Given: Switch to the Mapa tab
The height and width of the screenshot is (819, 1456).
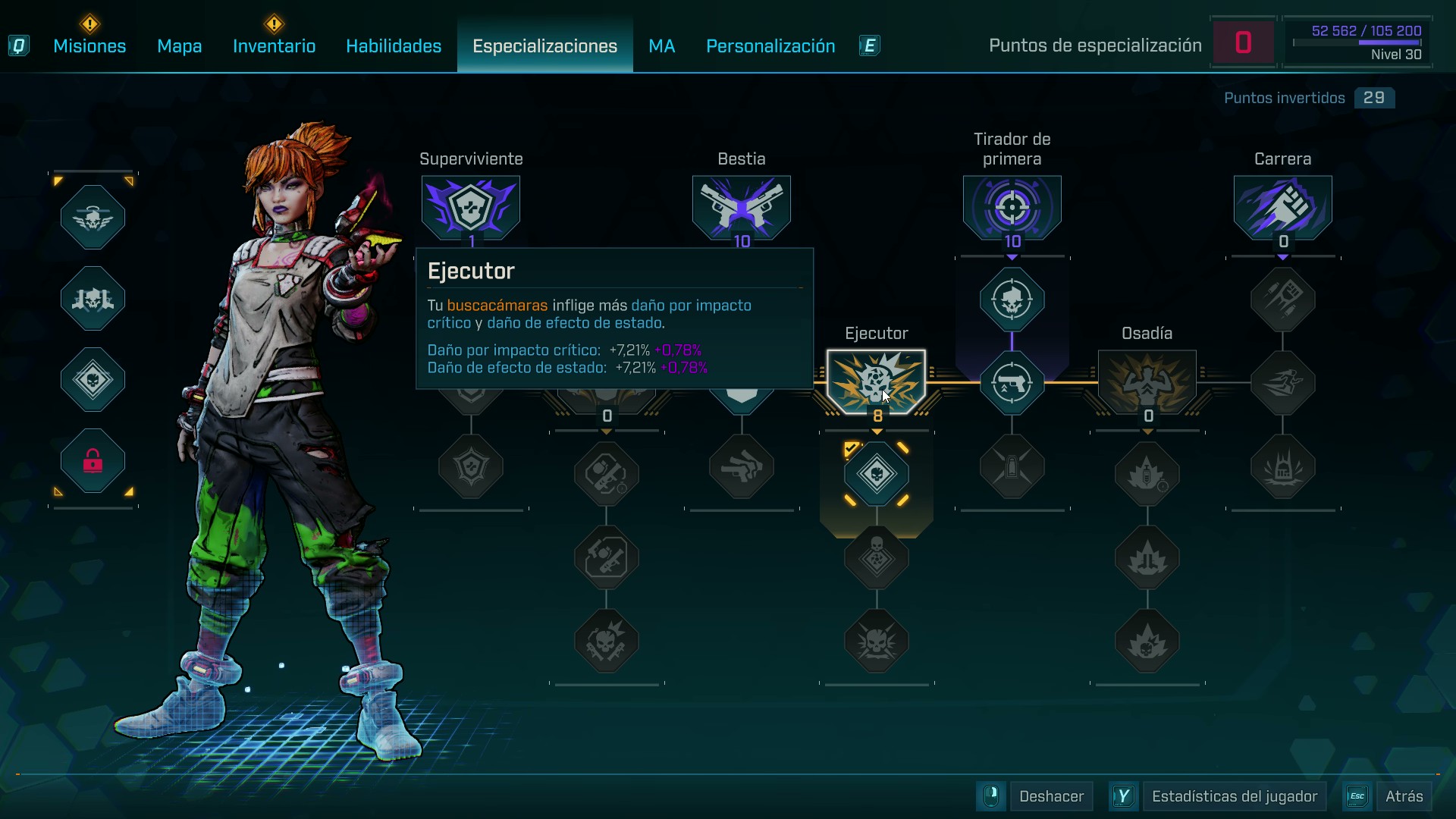Looking at the screenshot, I should (x=179, y=46).
